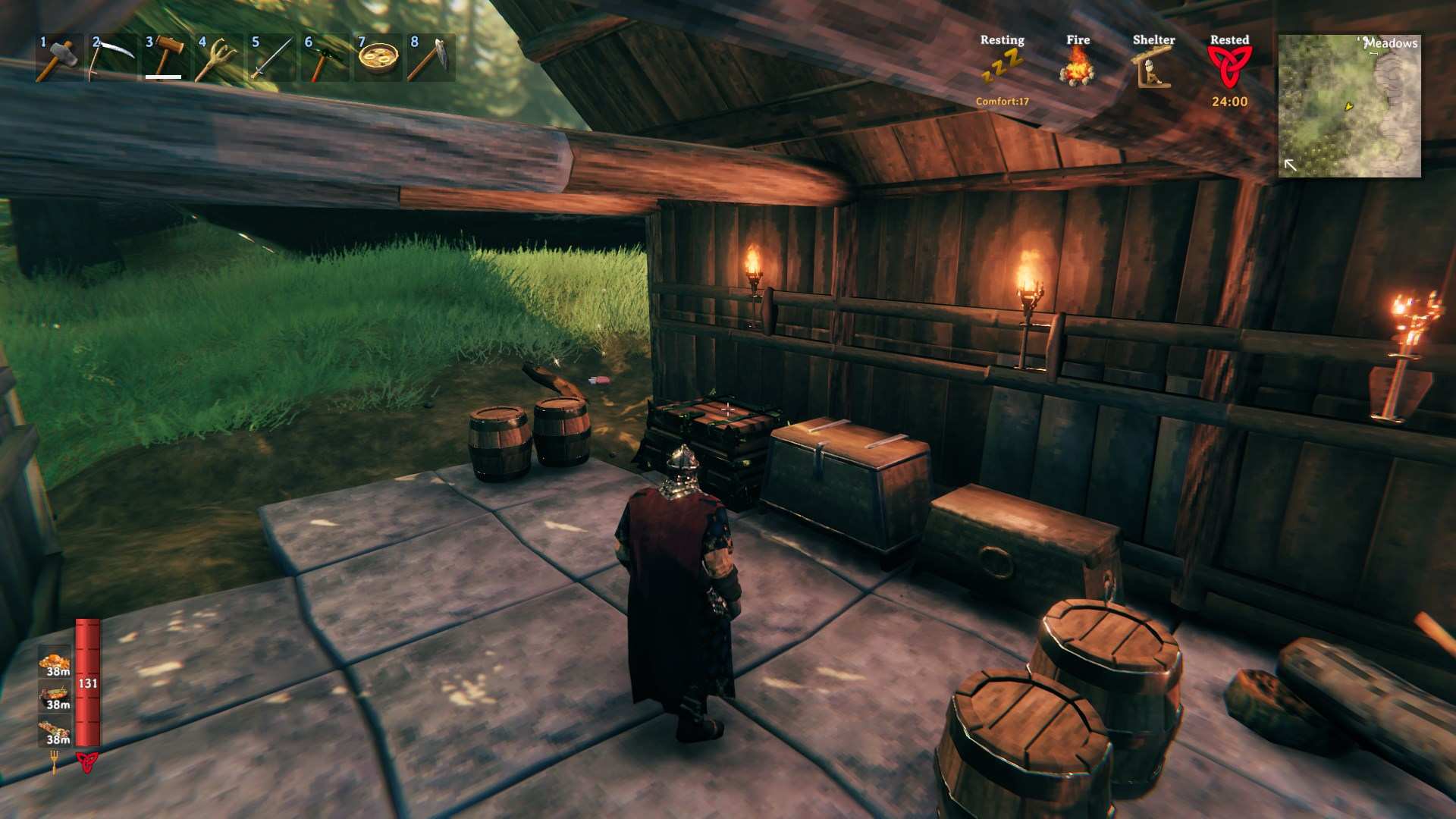The width and height of the screenshot is (1456, 819).
Task: Click the Resting status effect icon
Action: tap(1002, 68)
